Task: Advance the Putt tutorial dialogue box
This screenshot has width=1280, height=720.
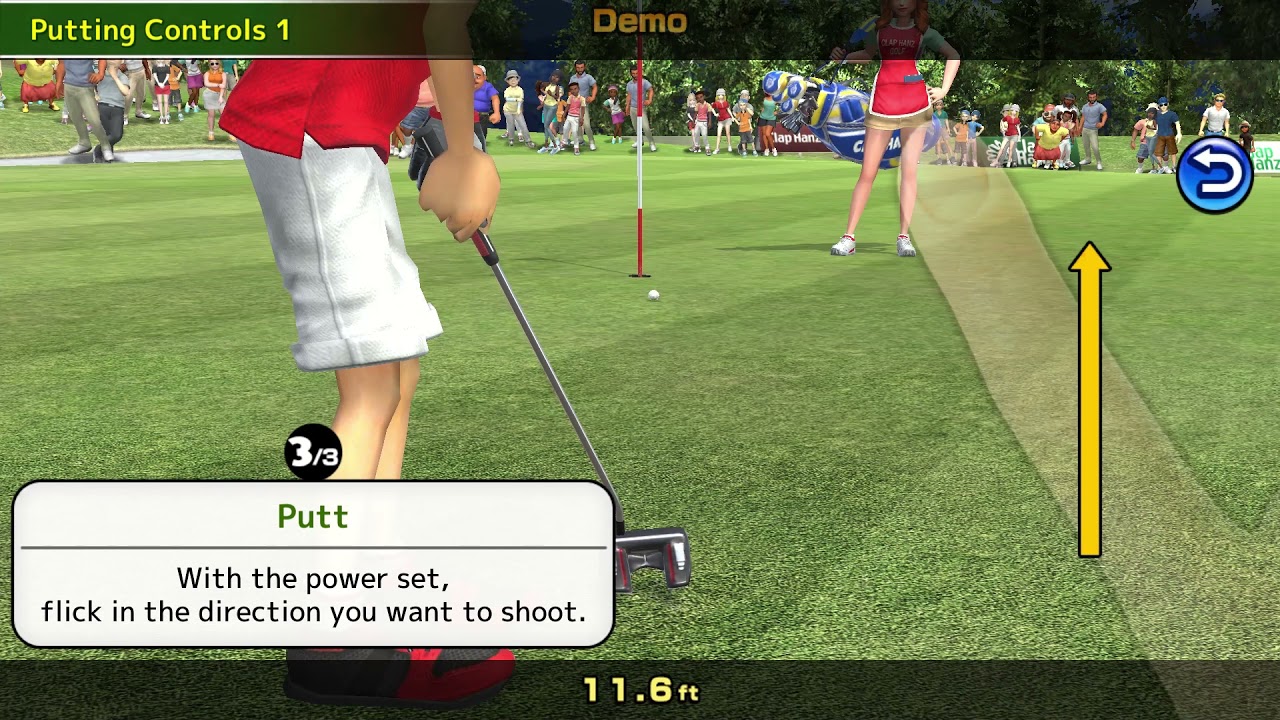Action: click(x=313, y=565)
